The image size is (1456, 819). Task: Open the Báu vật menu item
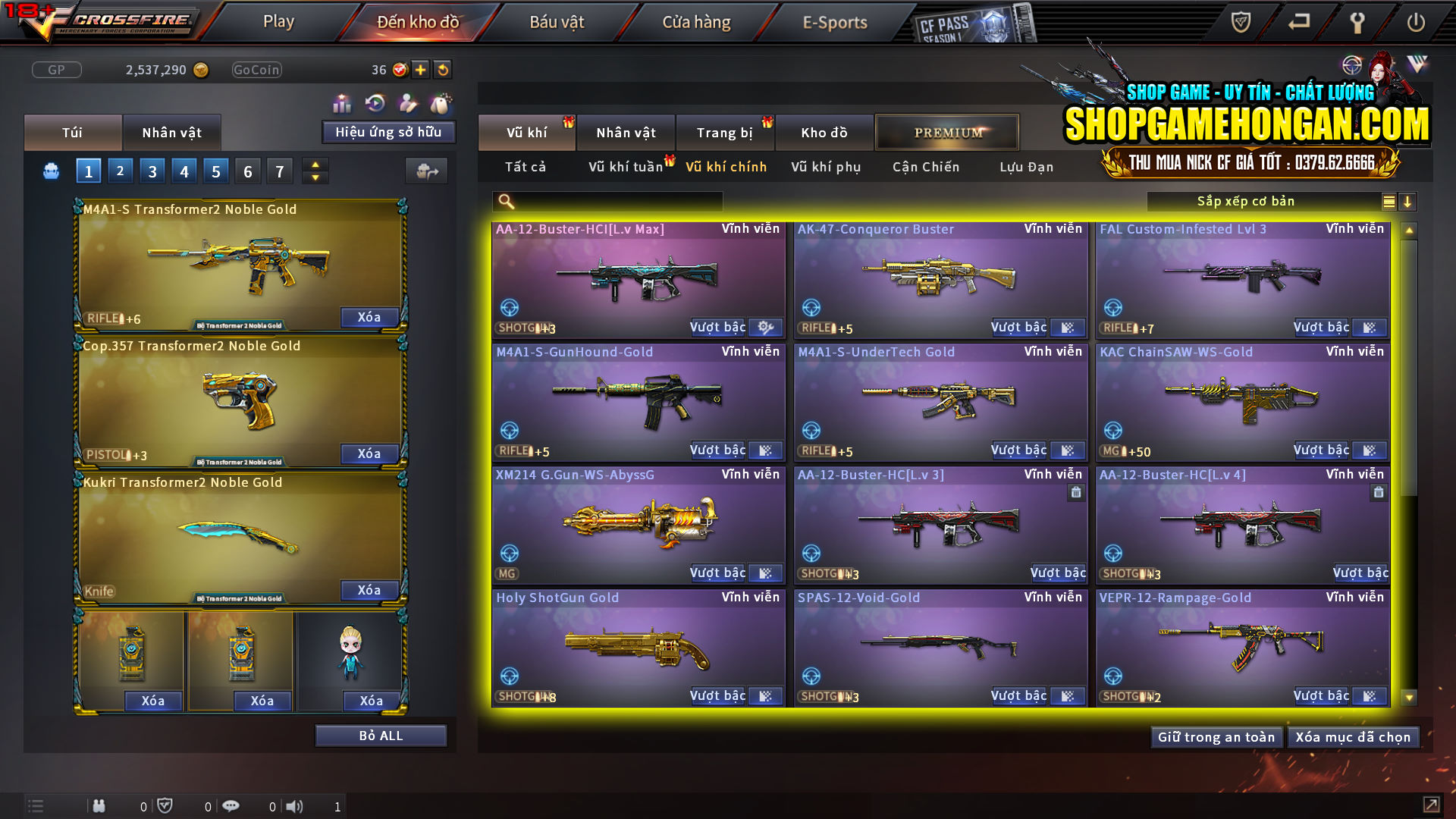[x=556, y=22]
